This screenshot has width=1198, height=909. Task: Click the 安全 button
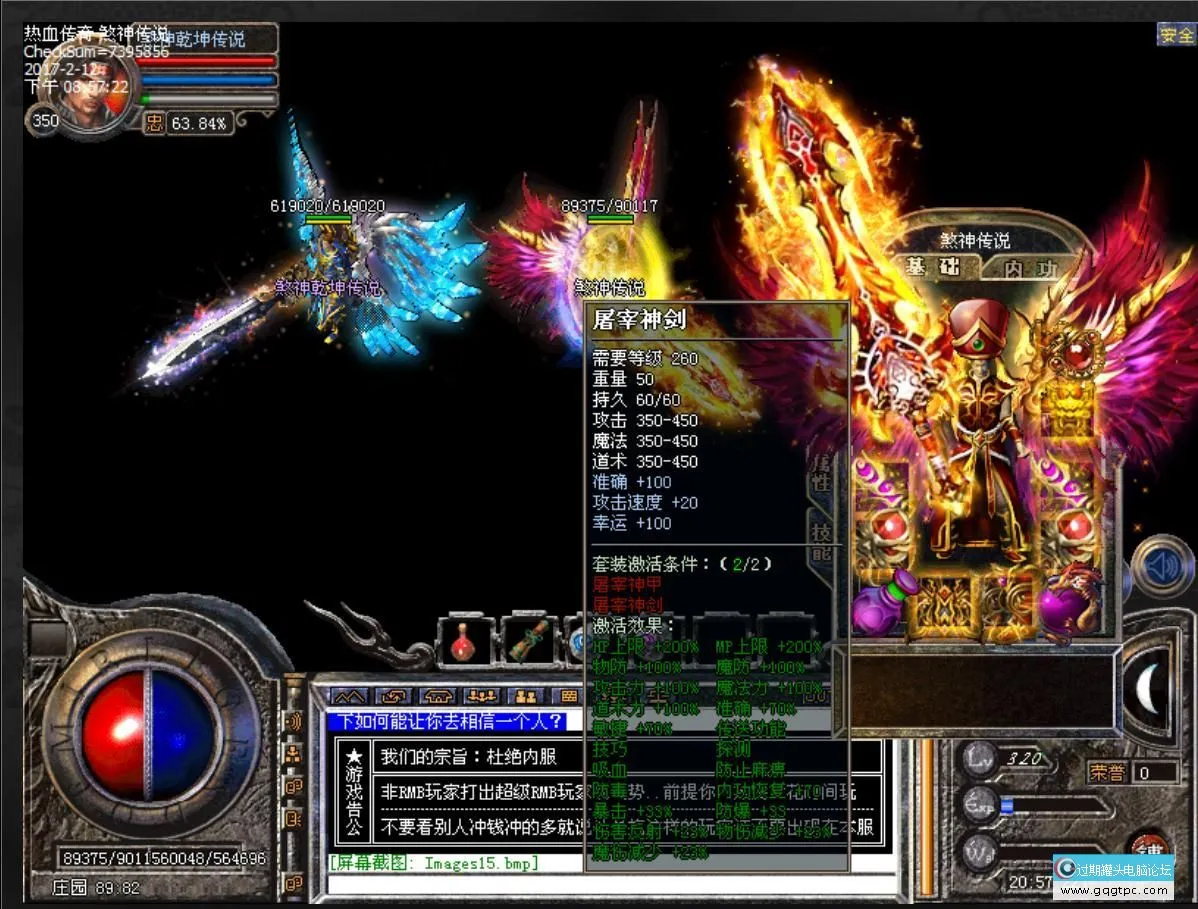pyautogui.click(x=1177, y=35)
